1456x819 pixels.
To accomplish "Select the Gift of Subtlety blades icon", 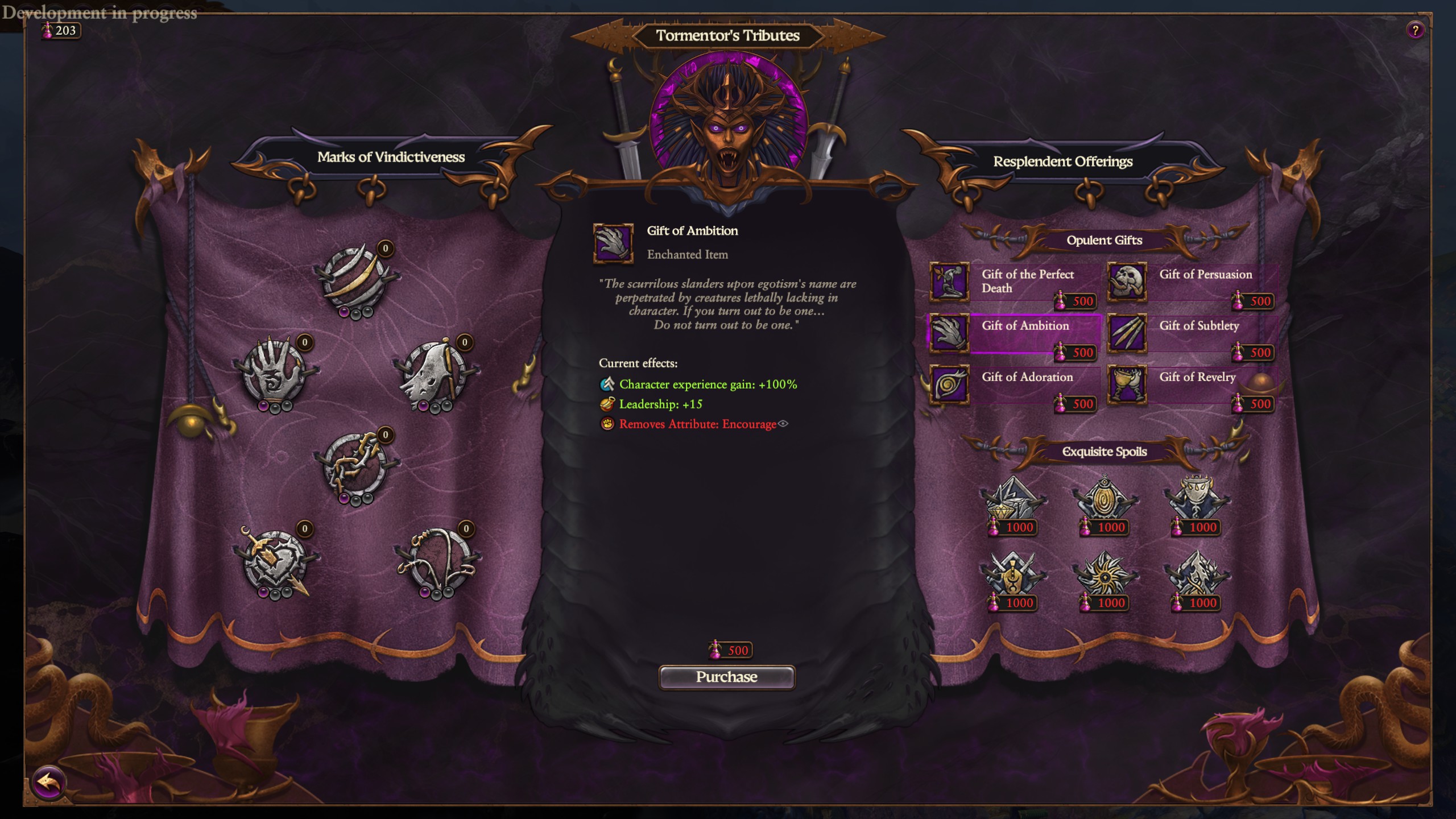I will pyautogui.click(x=1127, y=334).
